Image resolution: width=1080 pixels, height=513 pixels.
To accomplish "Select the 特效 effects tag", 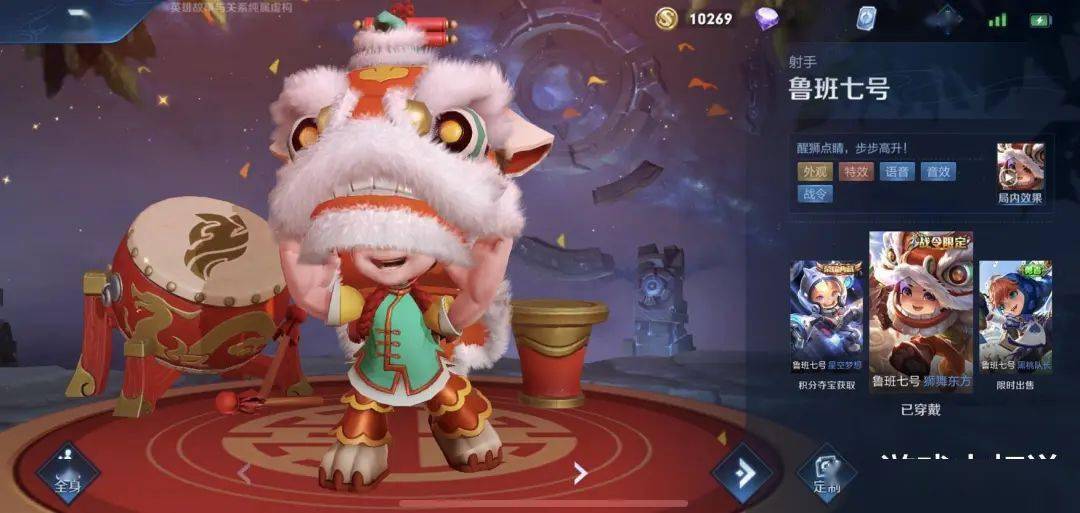I will tap(856, 172).
